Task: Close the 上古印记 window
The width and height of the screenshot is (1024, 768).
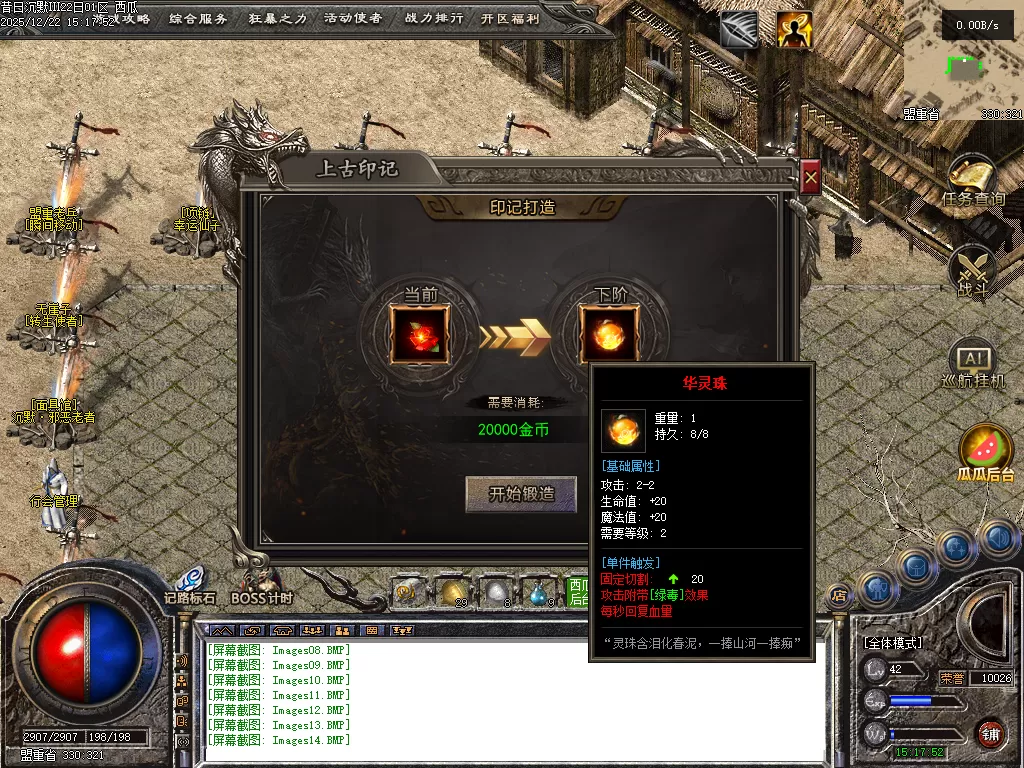Action: [x=811, y=178]
